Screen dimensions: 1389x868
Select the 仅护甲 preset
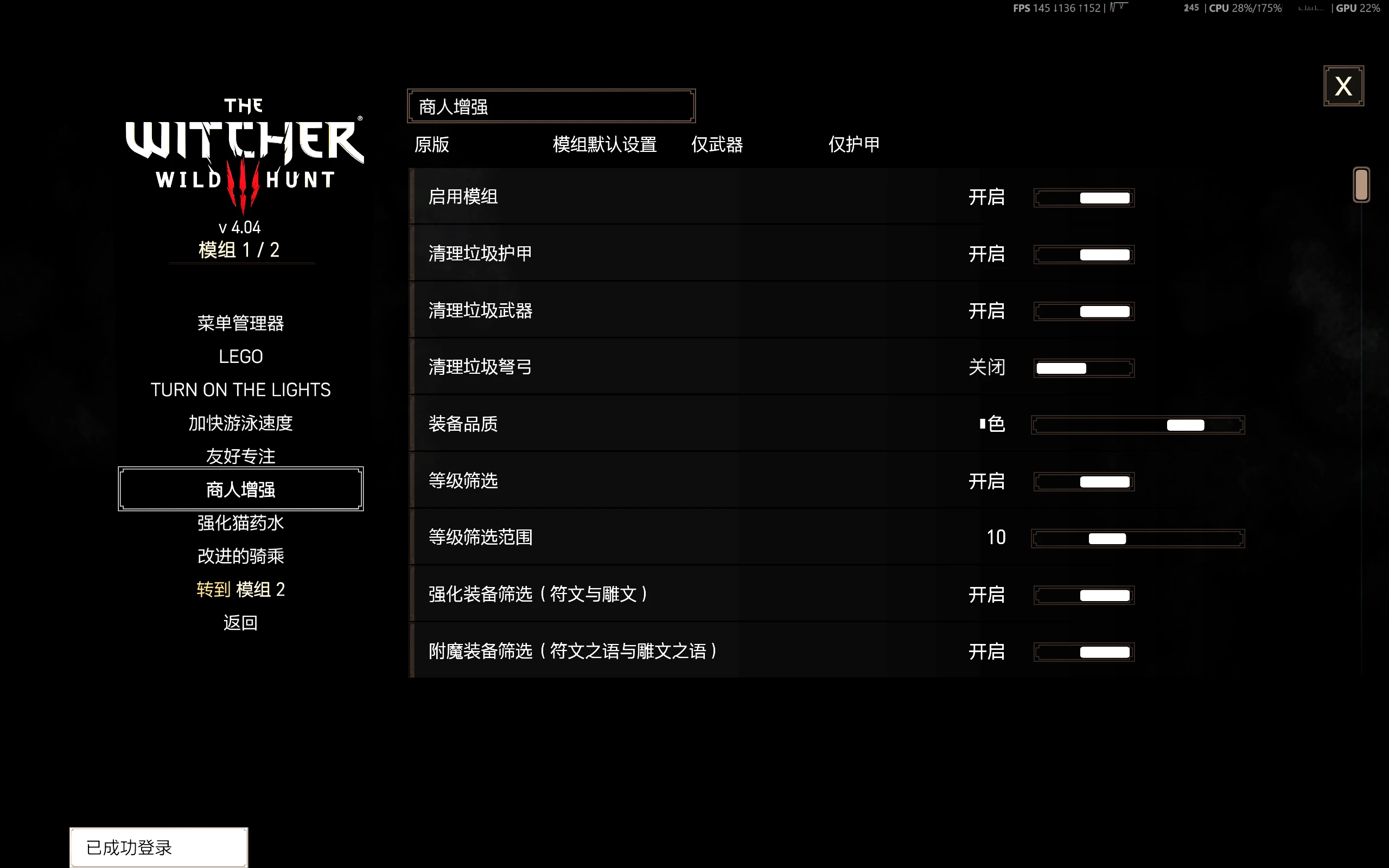[853, 145]
